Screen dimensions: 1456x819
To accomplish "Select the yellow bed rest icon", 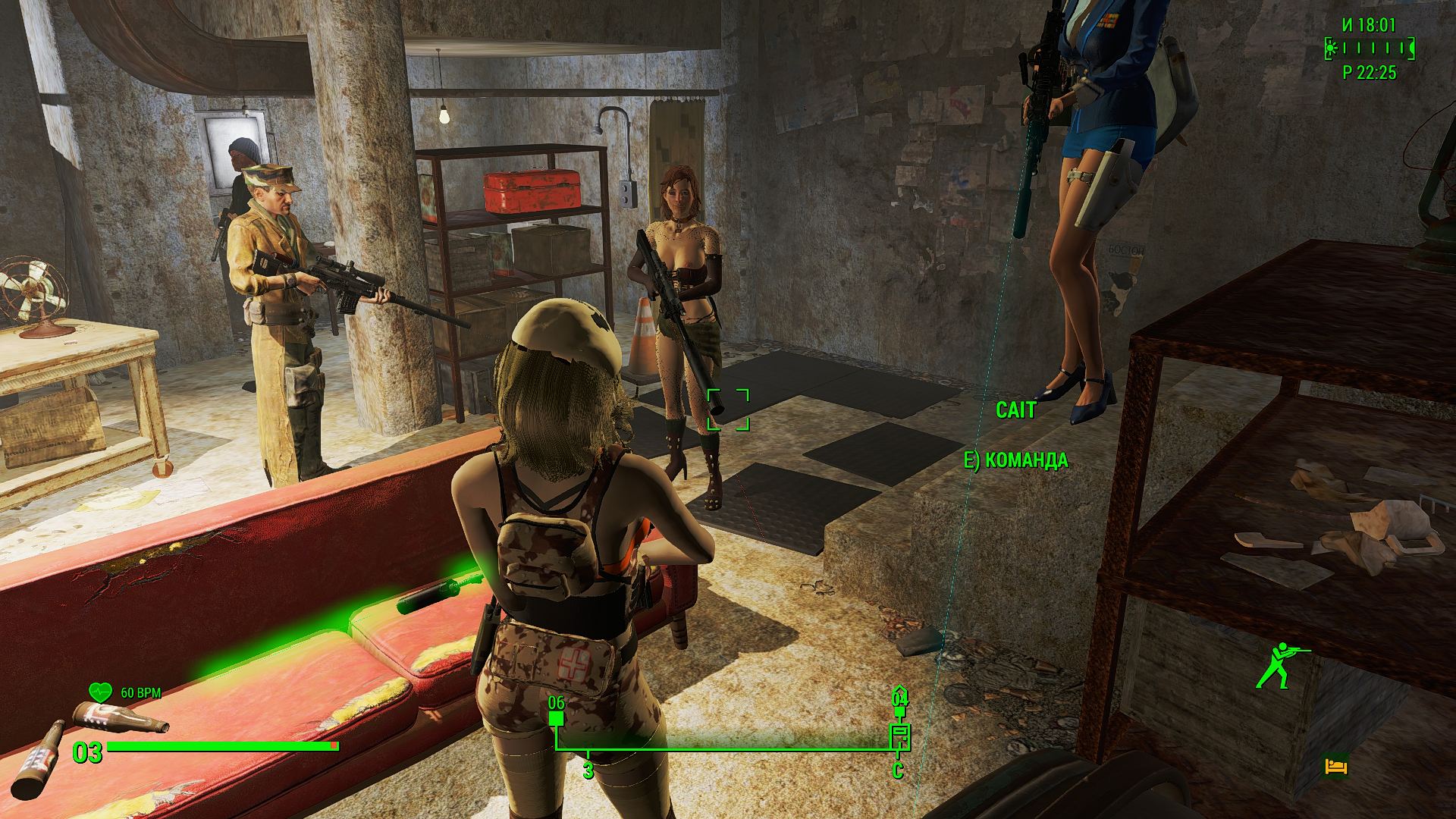I will [x=1336, y=766].
